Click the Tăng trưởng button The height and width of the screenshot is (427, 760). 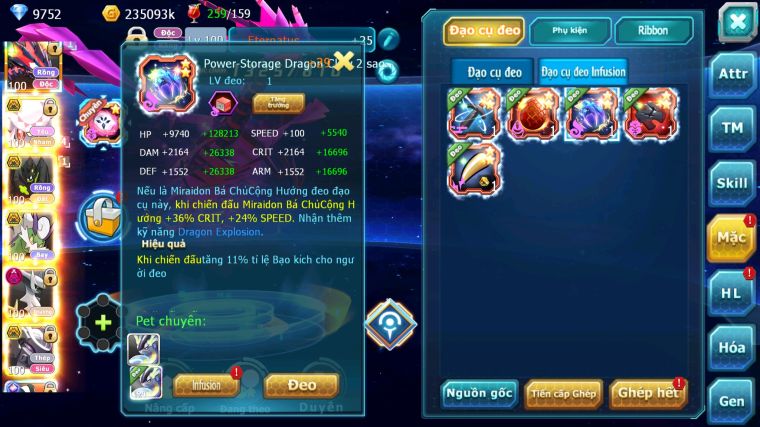coord(279,102)
